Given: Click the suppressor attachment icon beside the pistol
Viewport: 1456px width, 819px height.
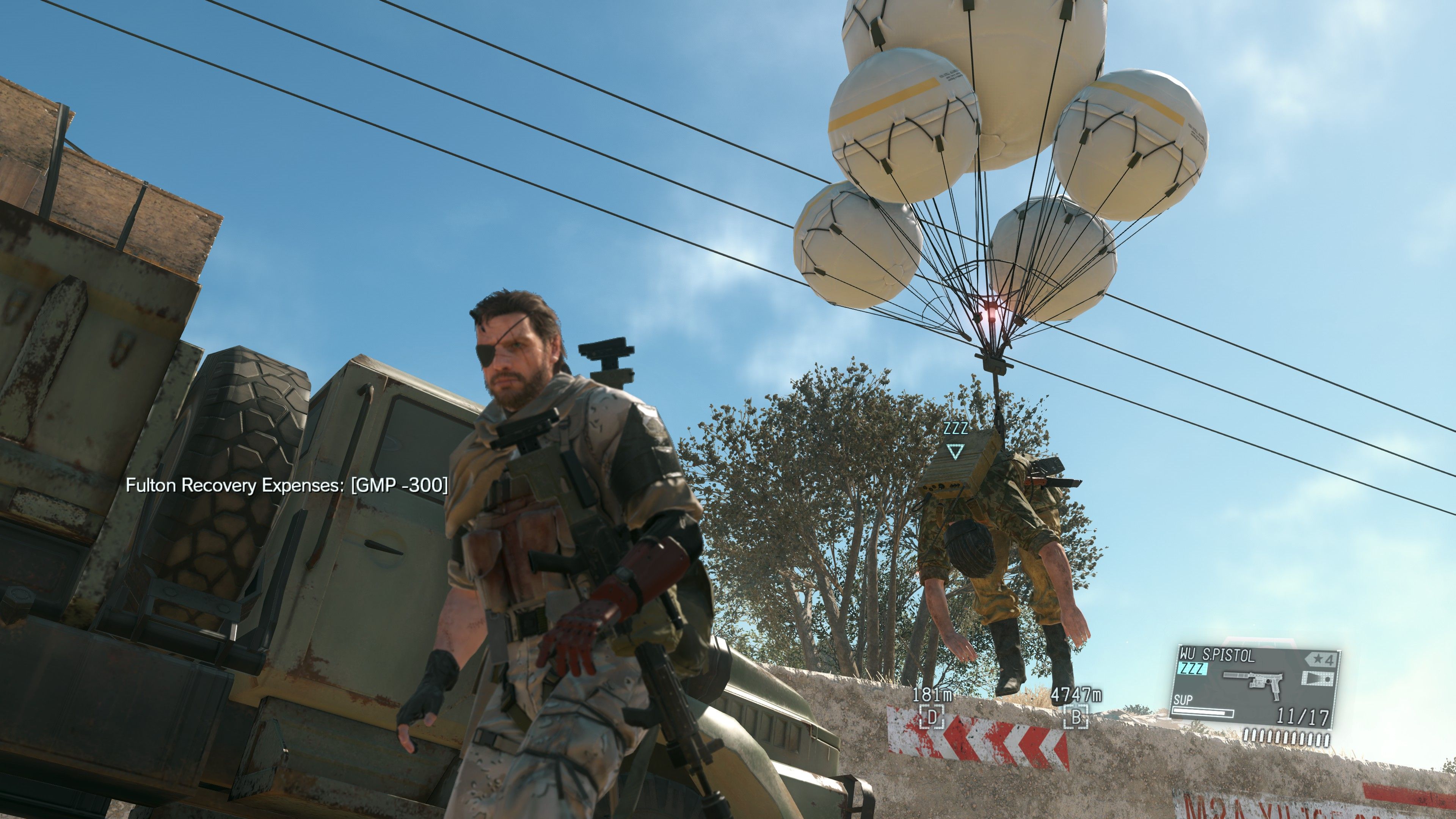Looking at the screenshot, I should (1236, 675).
